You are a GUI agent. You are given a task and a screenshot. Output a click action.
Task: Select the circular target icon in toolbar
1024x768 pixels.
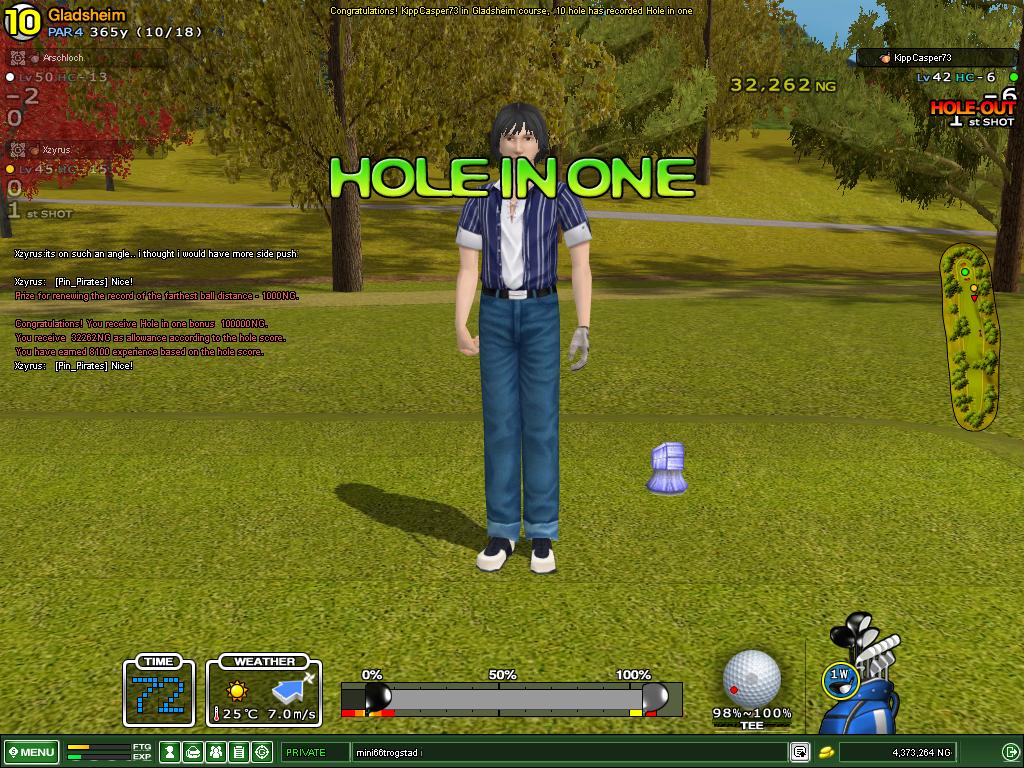(x=262, y=752)
